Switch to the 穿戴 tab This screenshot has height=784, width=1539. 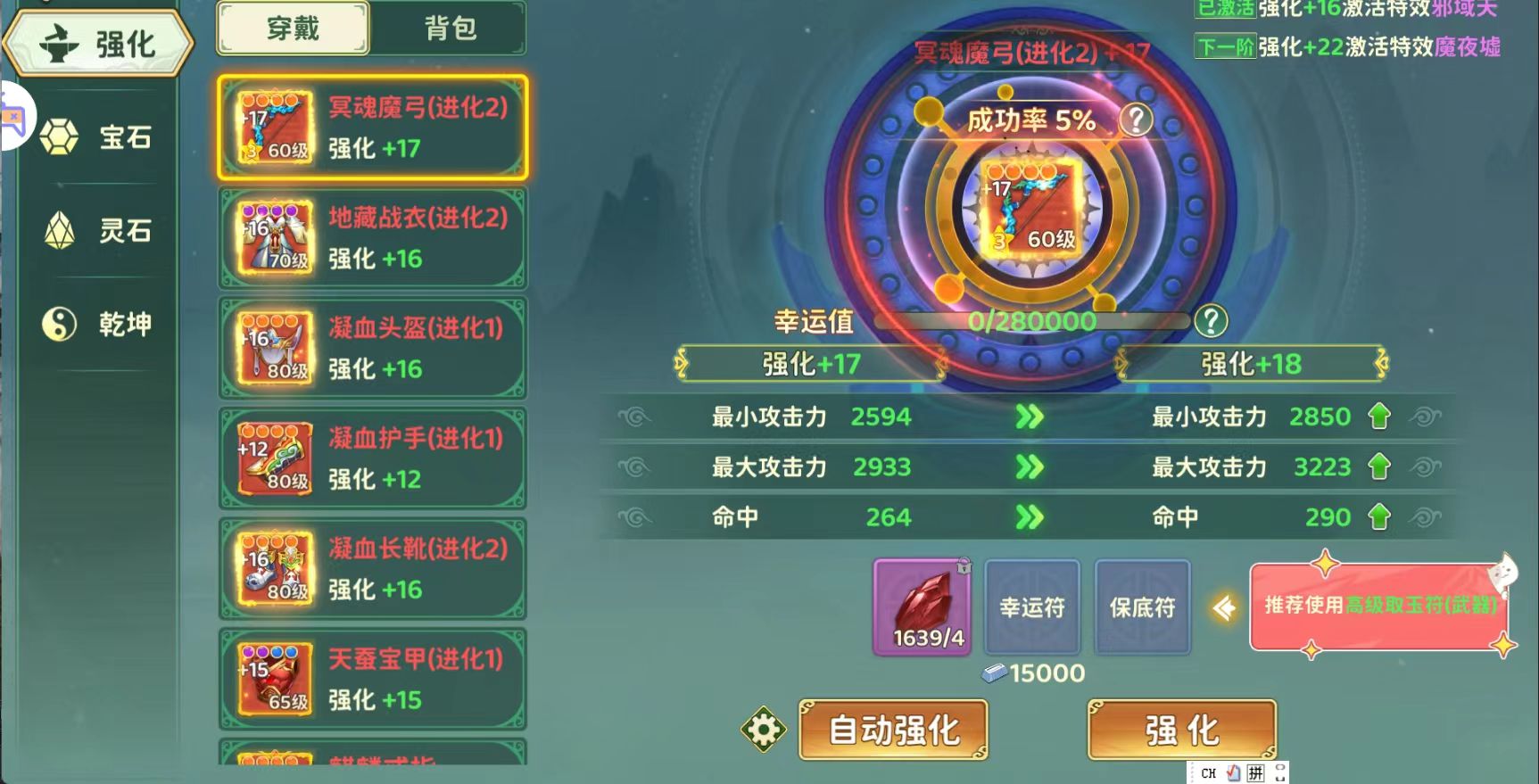(292, 28)
